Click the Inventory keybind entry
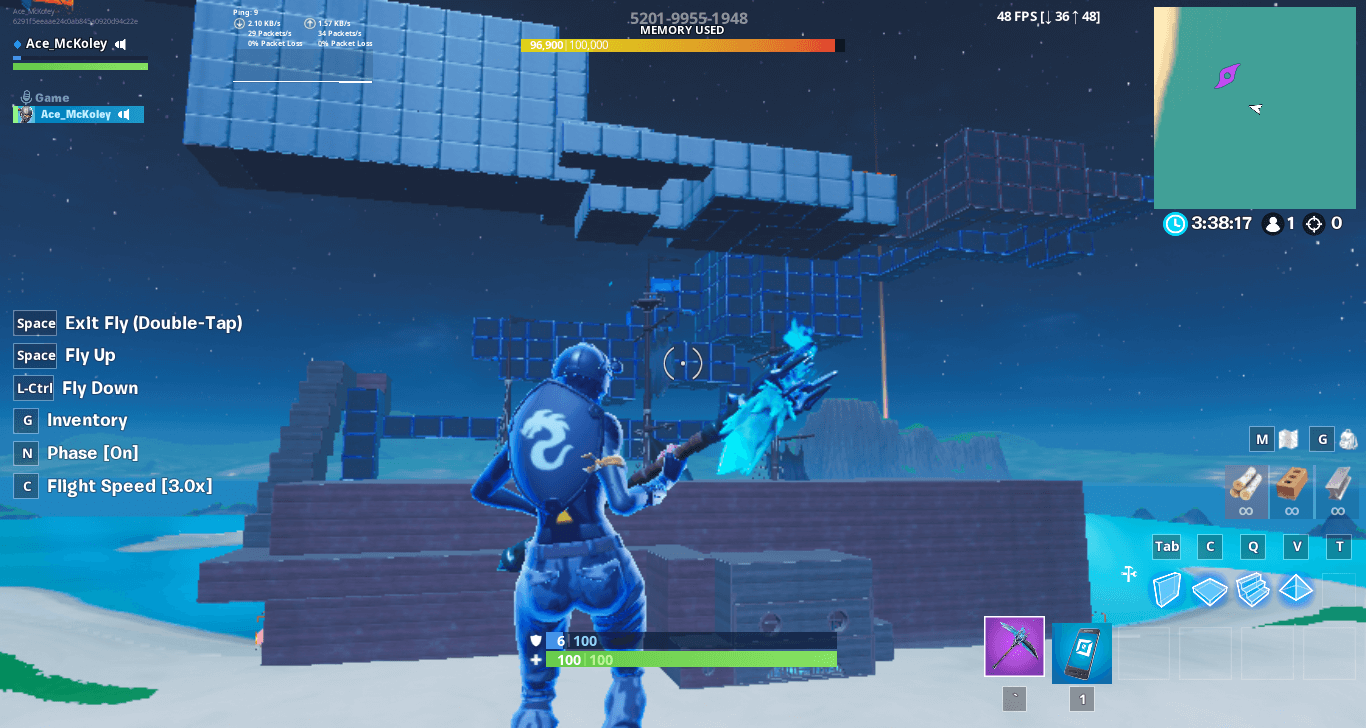Screen dimensions: 1366x728 (86, 420)
